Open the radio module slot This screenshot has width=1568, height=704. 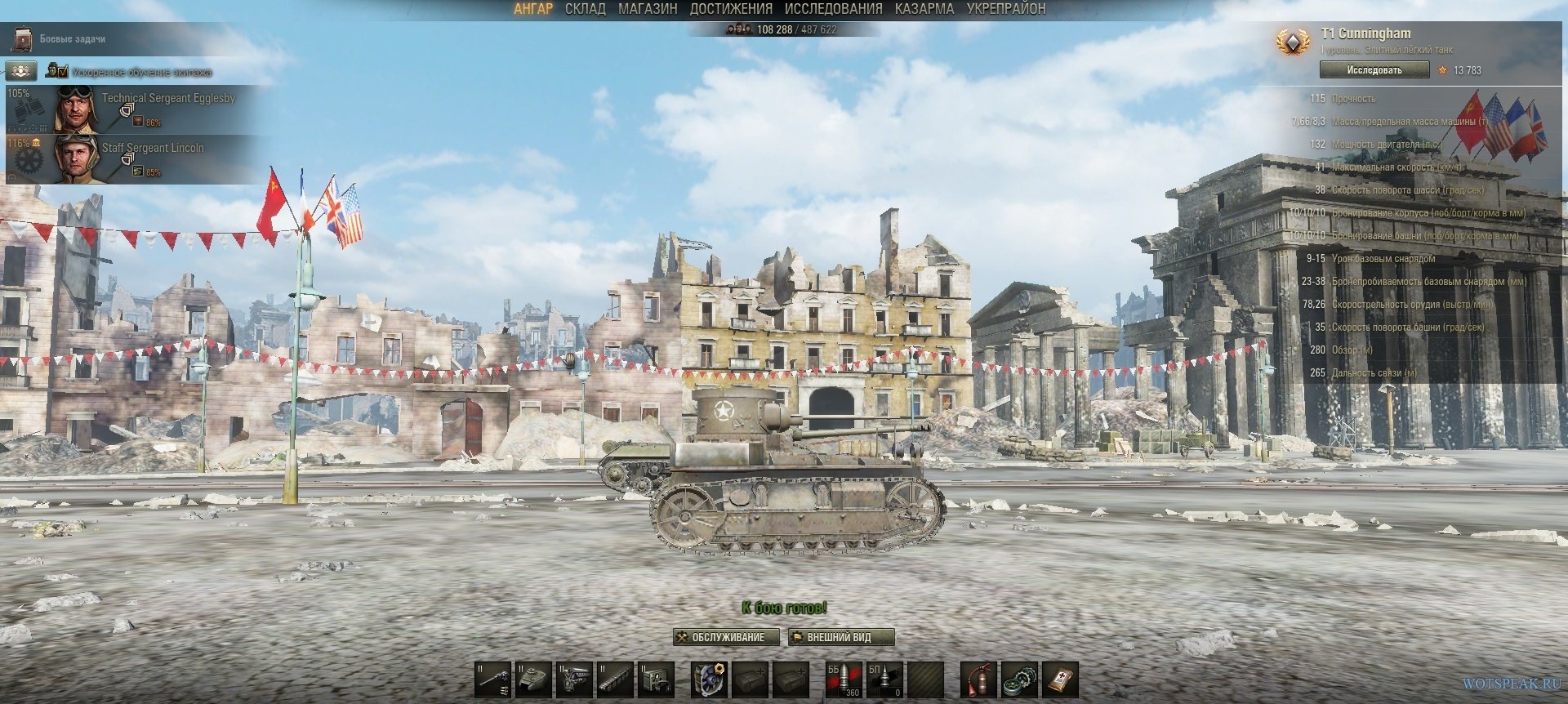(656, 679)
